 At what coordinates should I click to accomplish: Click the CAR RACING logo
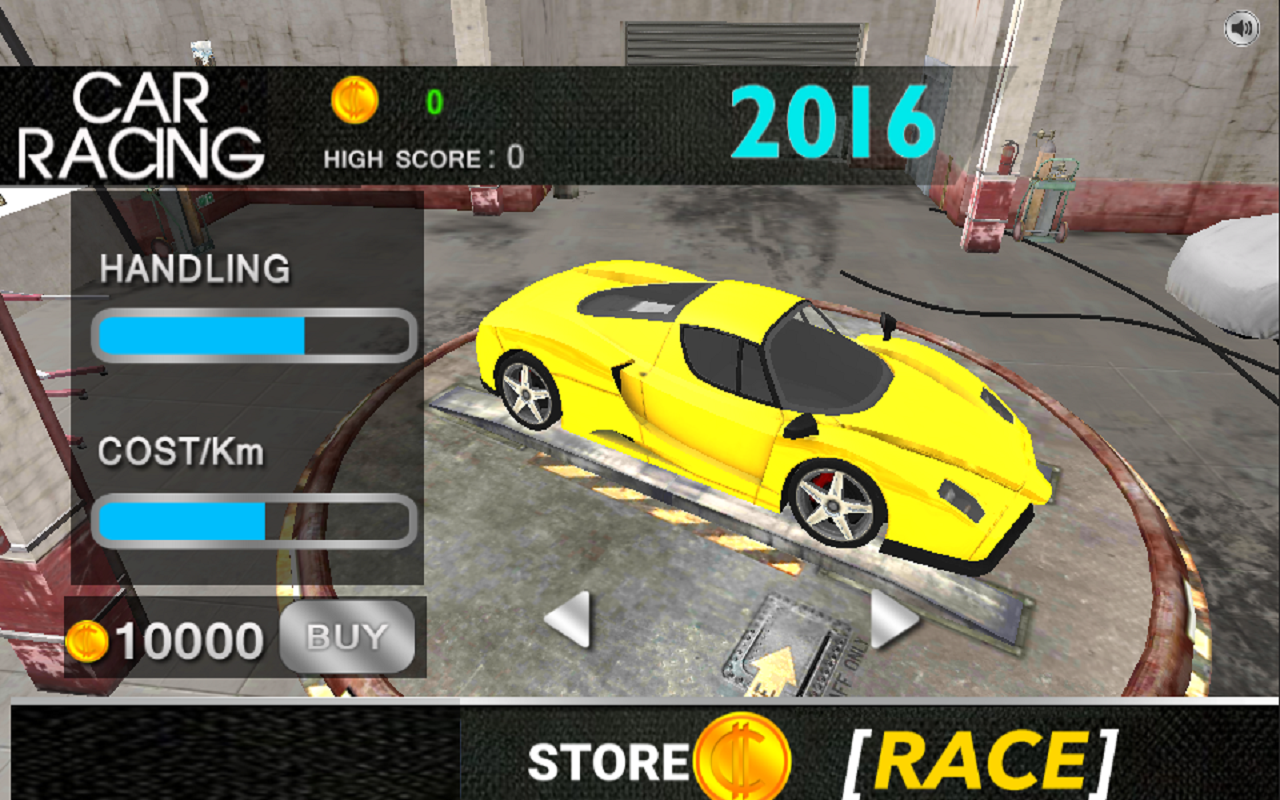coord(165,120)
